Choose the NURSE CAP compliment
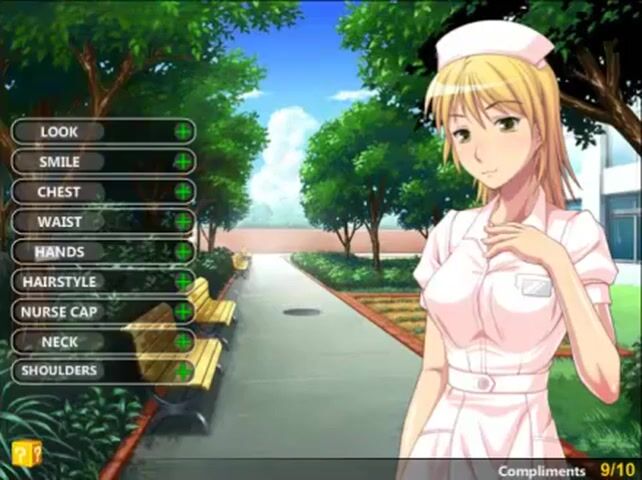The image size is (642, 480). tap(102, 311)
